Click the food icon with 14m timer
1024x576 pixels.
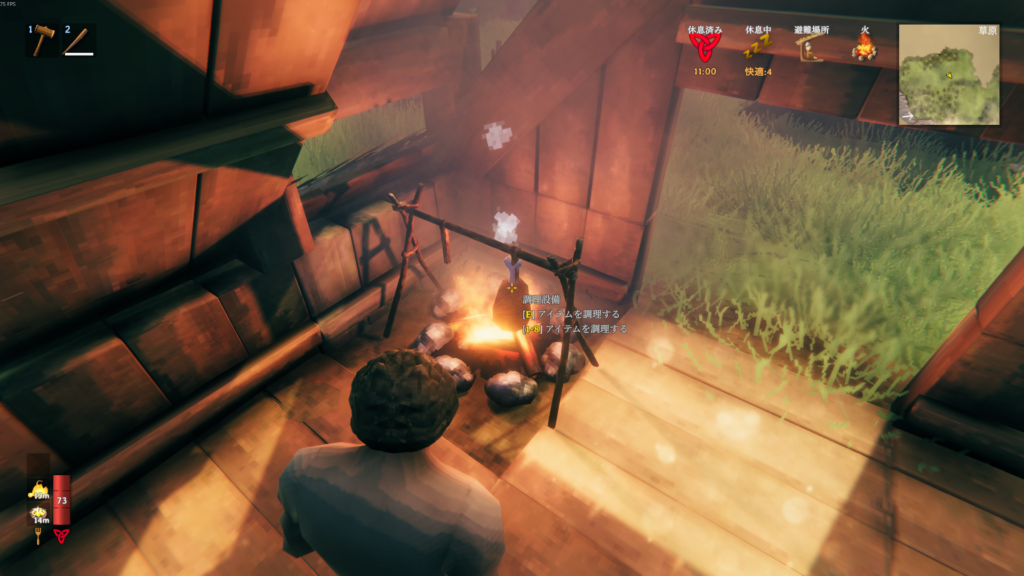37,514
